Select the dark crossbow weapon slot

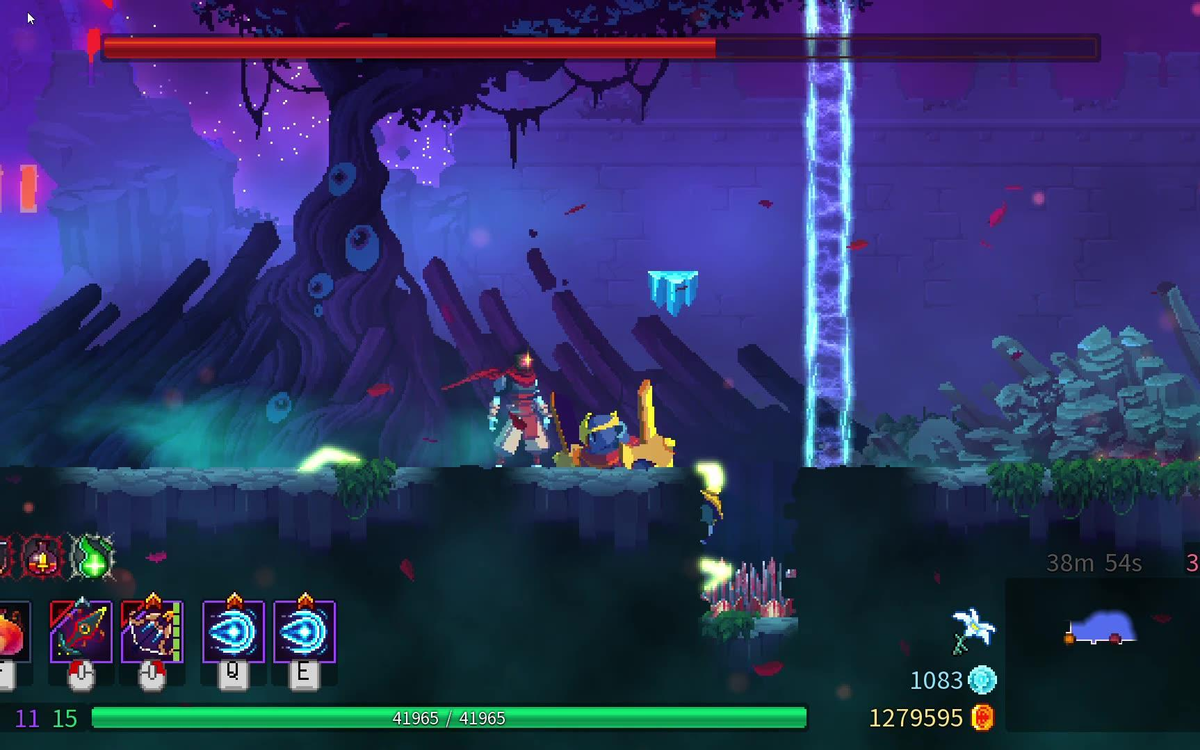[81, 631]
